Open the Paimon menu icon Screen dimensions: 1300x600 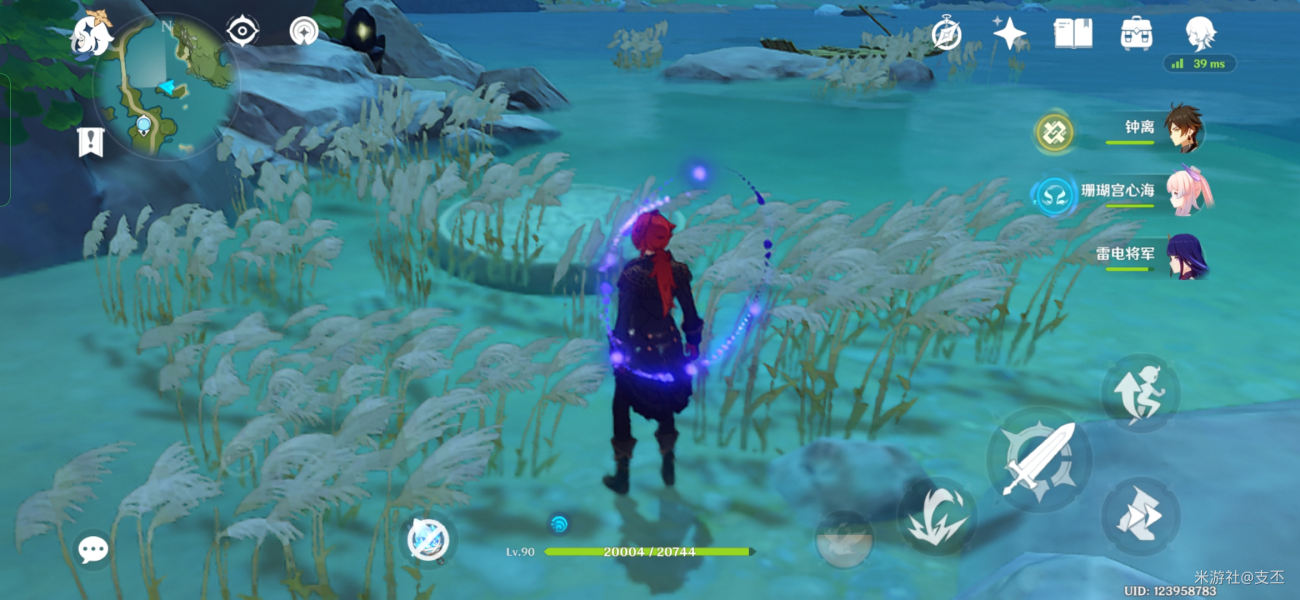tap(91, 37)
